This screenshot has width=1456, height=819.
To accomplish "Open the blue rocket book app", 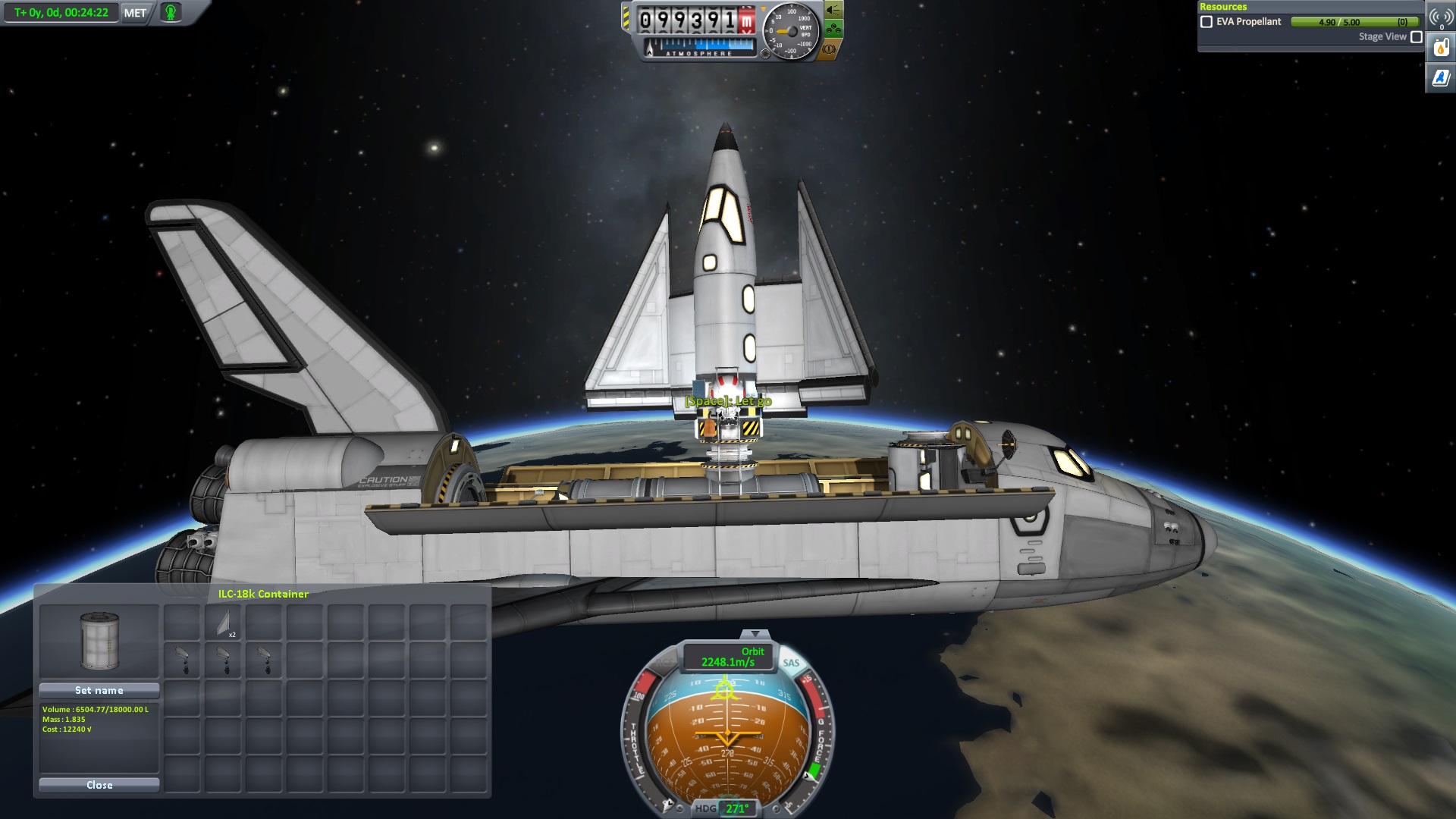I will coord(1440,77).
